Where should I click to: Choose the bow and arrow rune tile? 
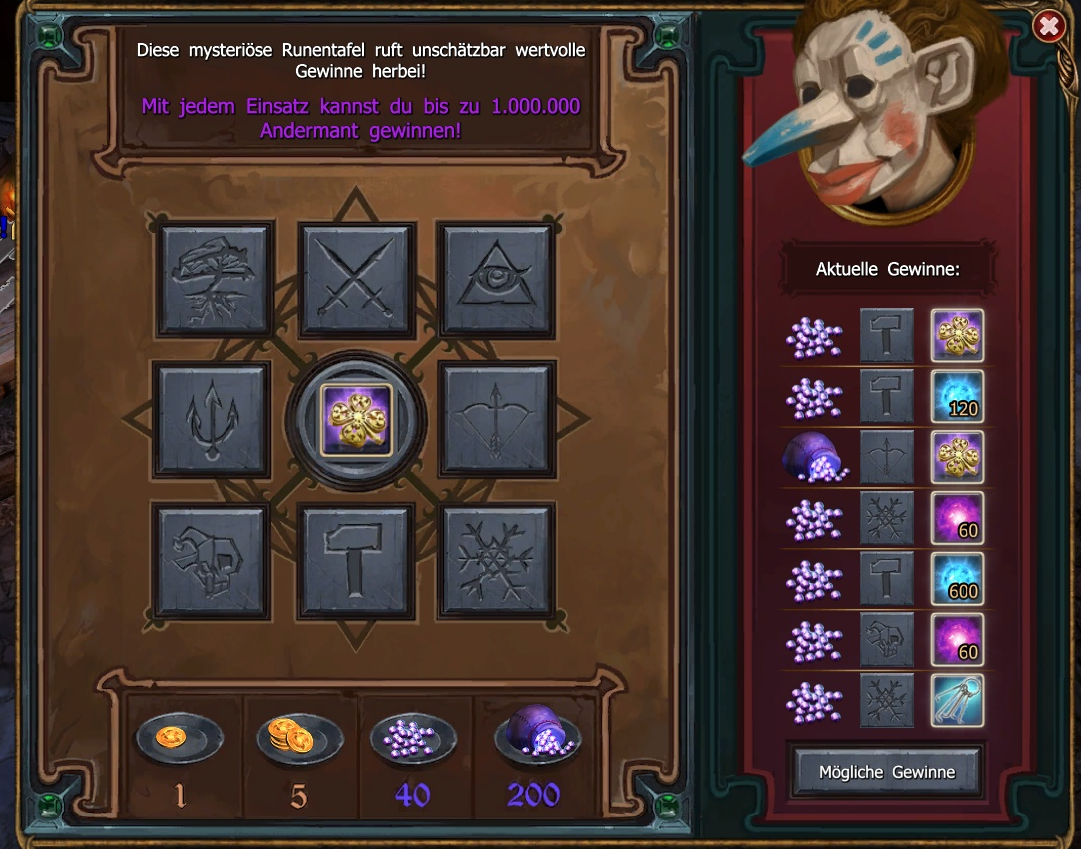point(497,419)
